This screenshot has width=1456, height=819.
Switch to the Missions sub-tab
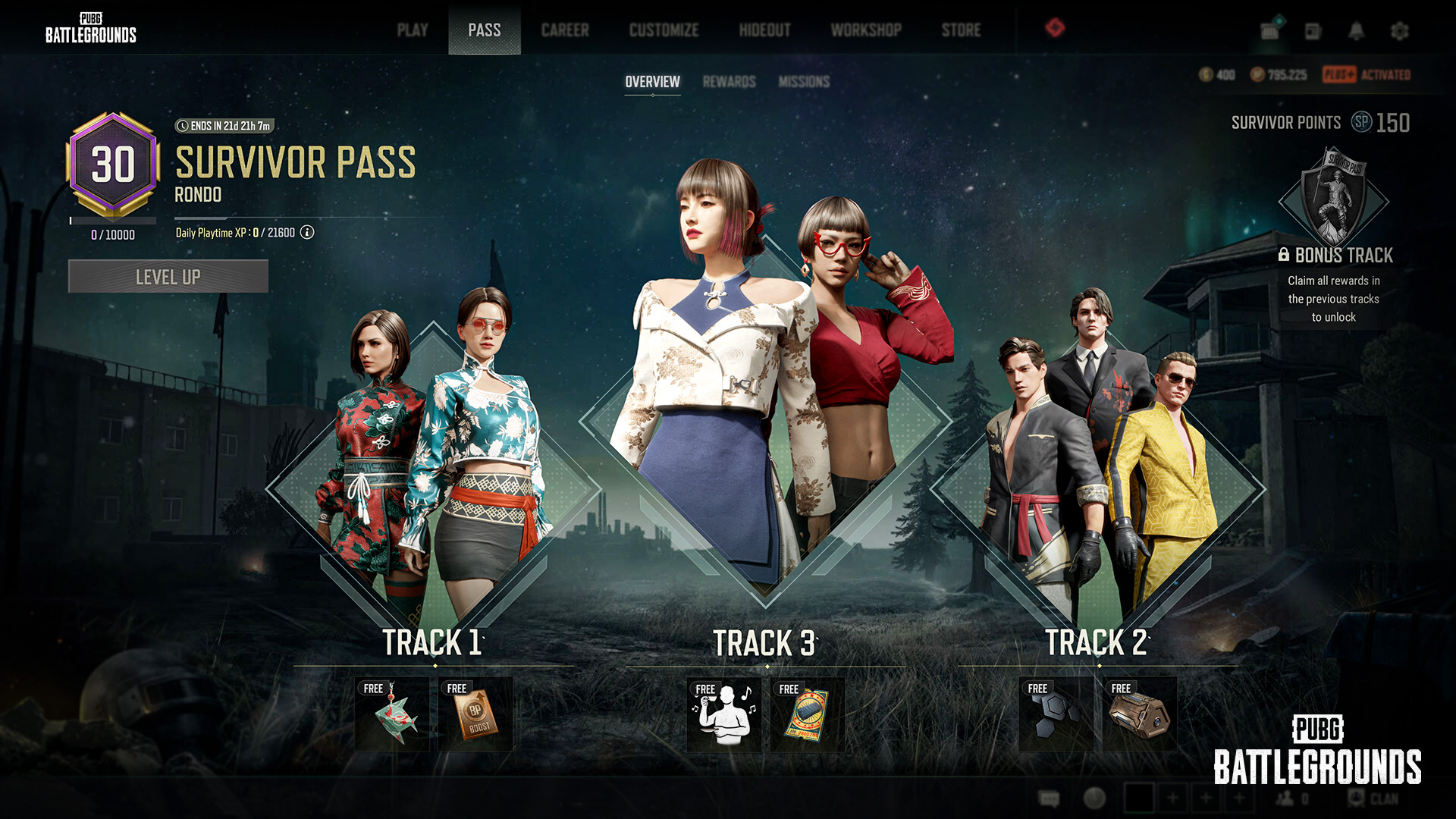[x=804, y=82]
